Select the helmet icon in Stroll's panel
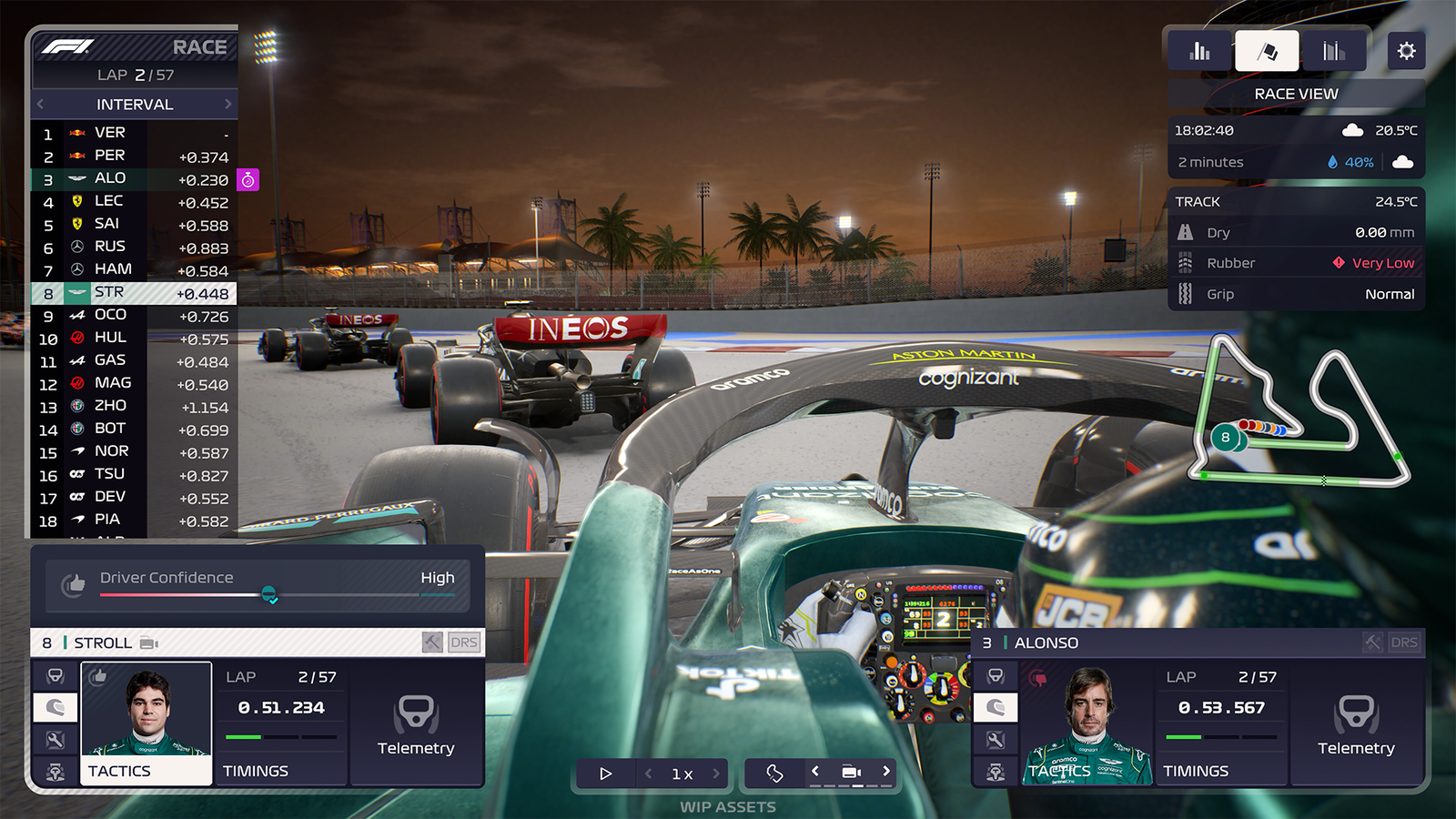 [55, 707]
